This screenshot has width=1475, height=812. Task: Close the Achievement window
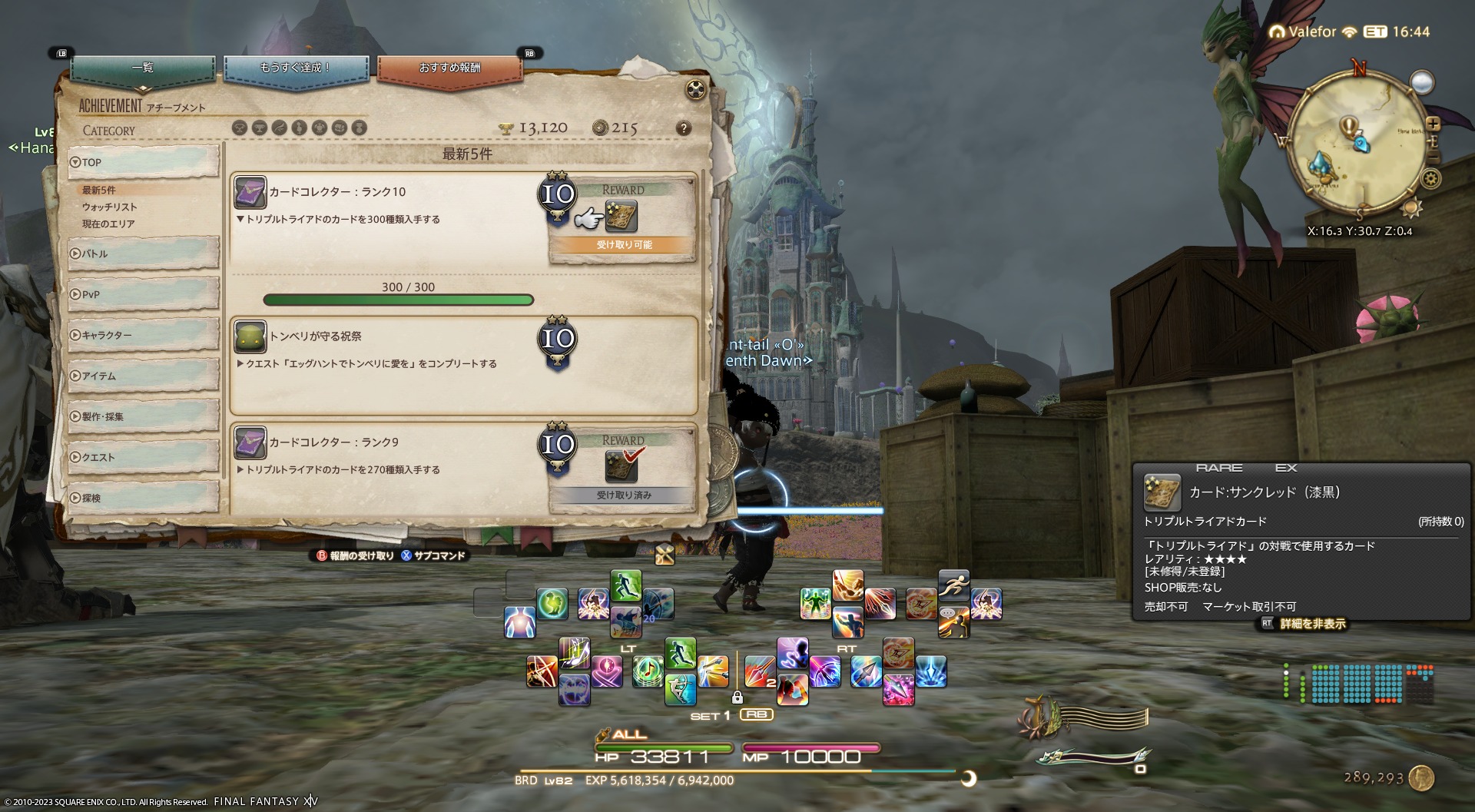click(x=695, y=90)
